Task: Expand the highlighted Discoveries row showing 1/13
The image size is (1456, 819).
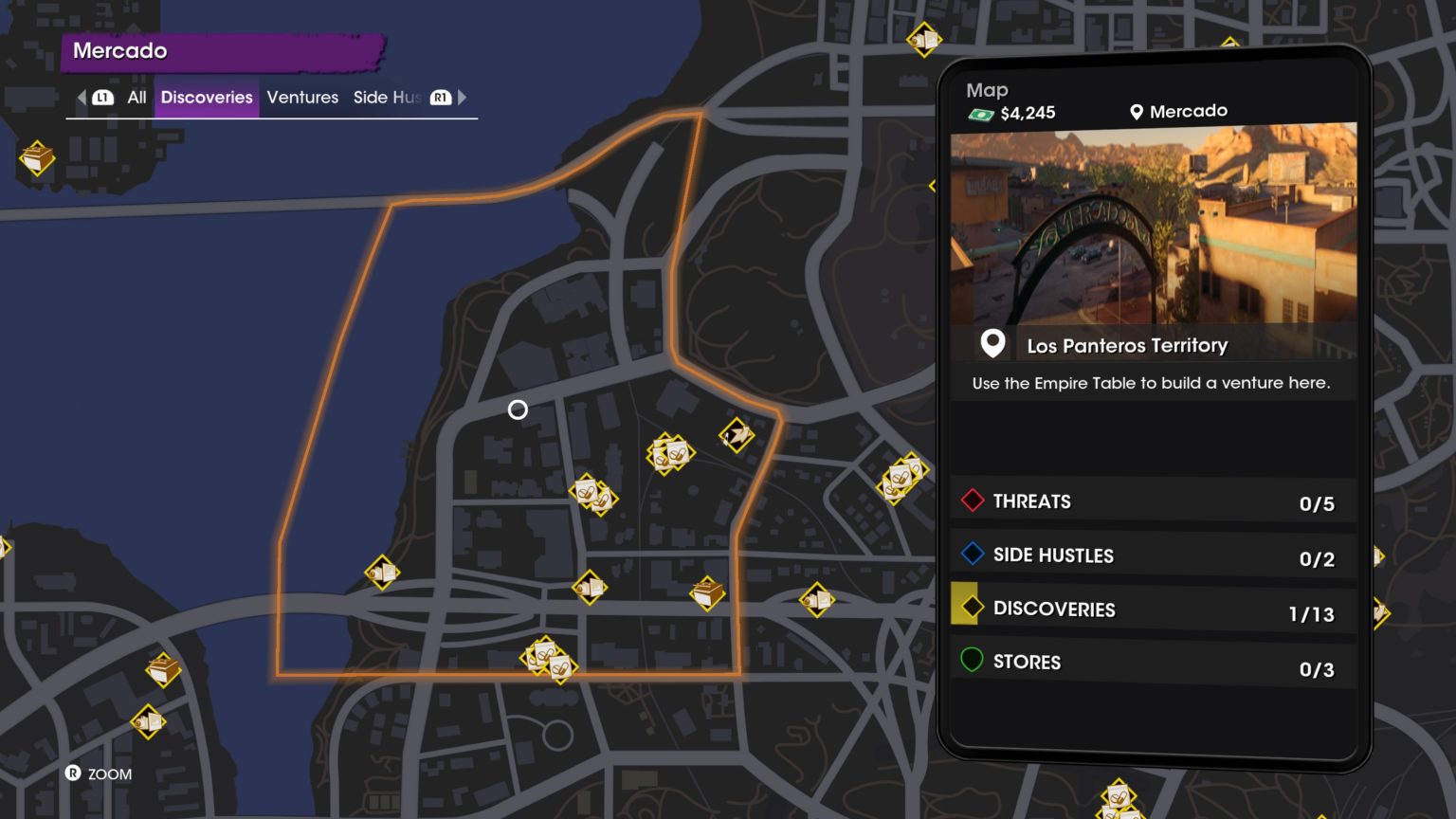Action: click(x=1151, y=610)
